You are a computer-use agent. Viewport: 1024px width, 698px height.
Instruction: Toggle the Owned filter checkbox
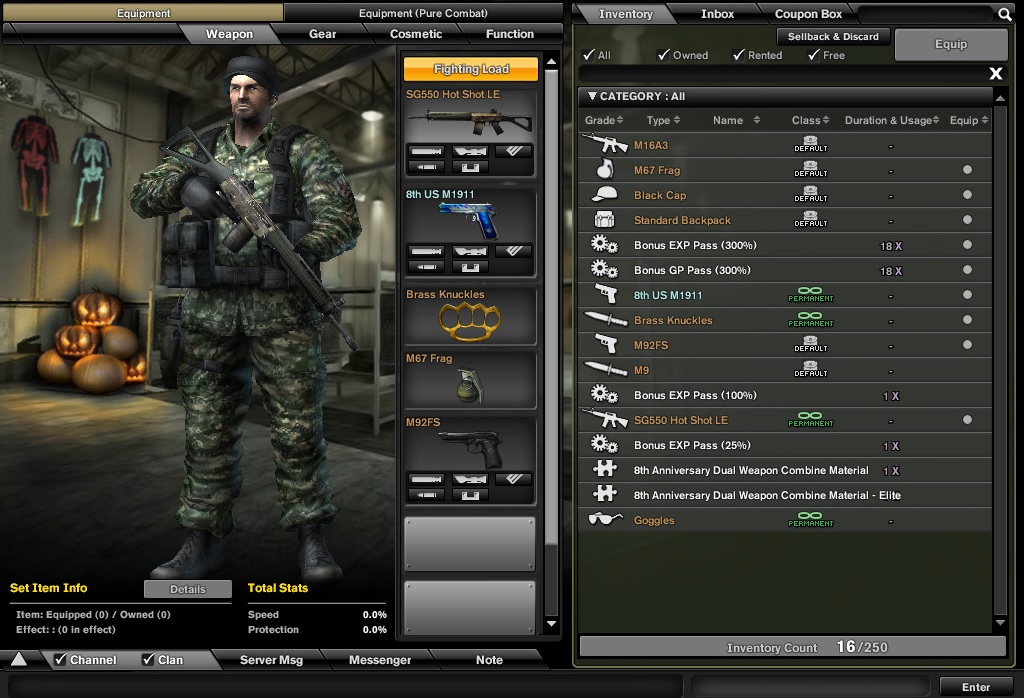tap(664, 55)
